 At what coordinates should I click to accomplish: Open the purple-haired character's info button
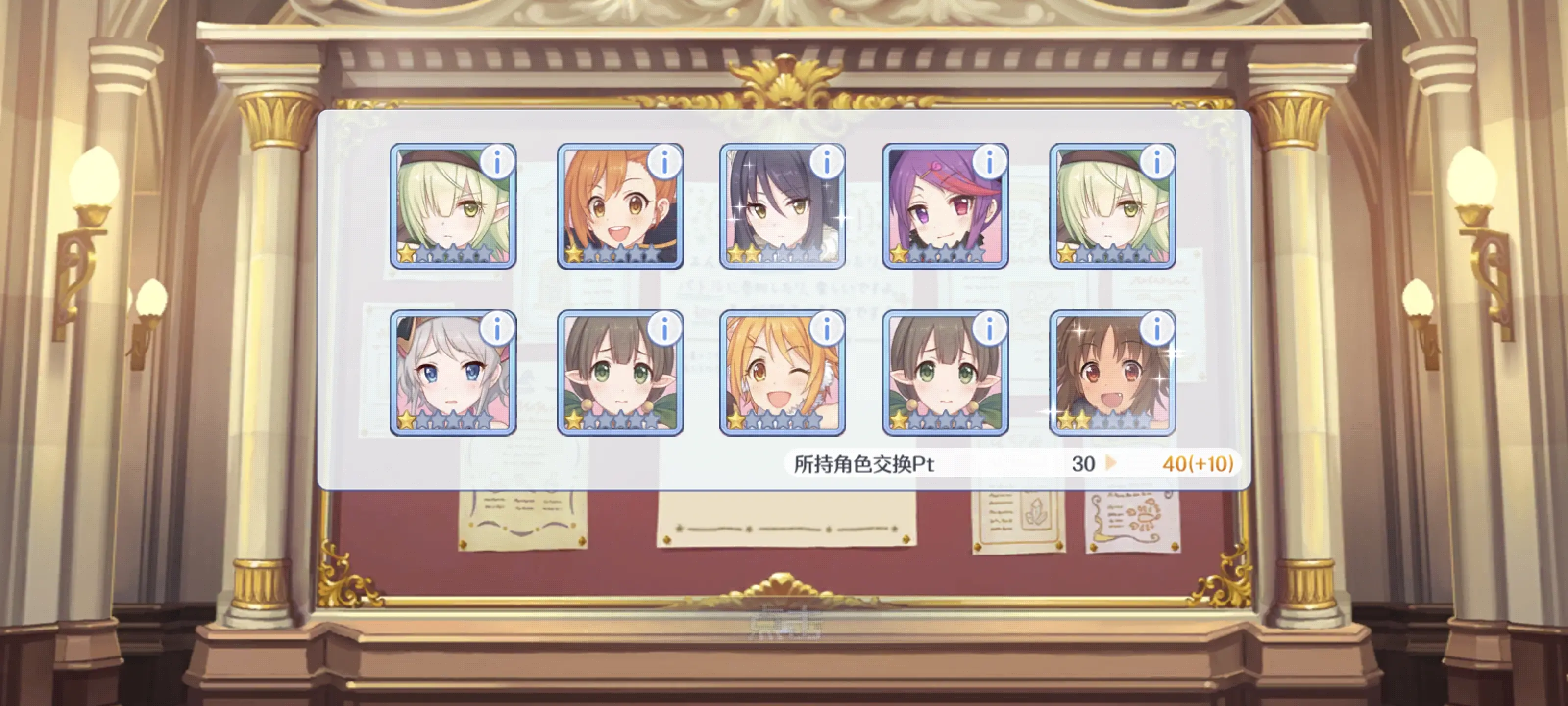(x=989, y=162)
